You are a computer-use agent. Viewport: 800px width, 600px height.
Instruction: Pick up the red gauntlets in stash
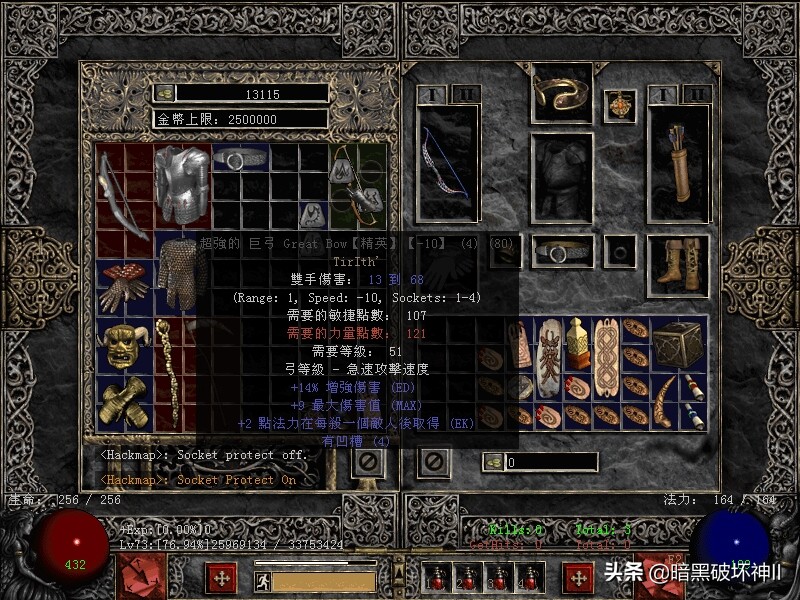124,284
